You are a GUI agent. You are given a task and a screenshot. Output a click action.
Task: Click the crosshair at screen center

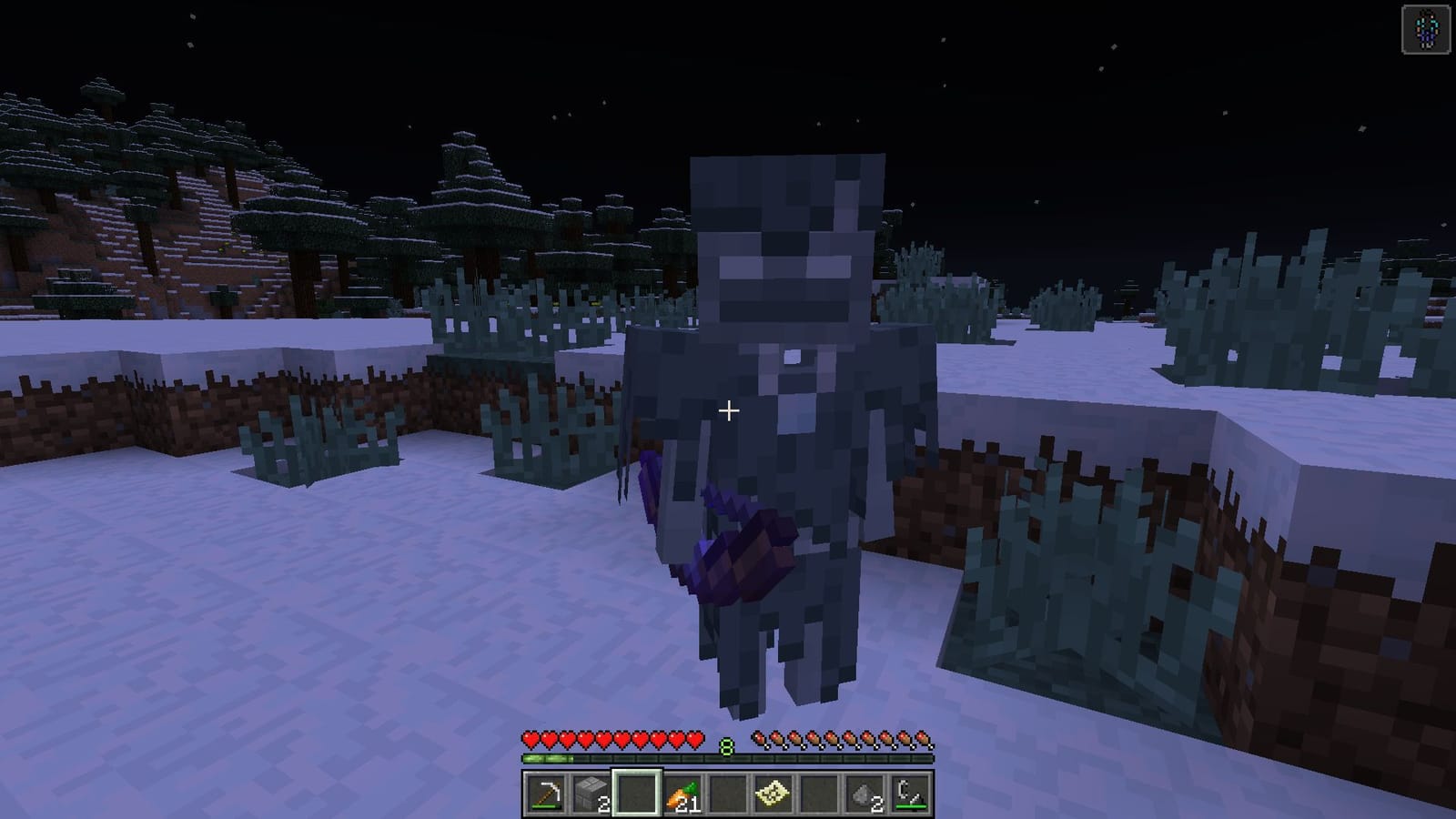(728, 411)
